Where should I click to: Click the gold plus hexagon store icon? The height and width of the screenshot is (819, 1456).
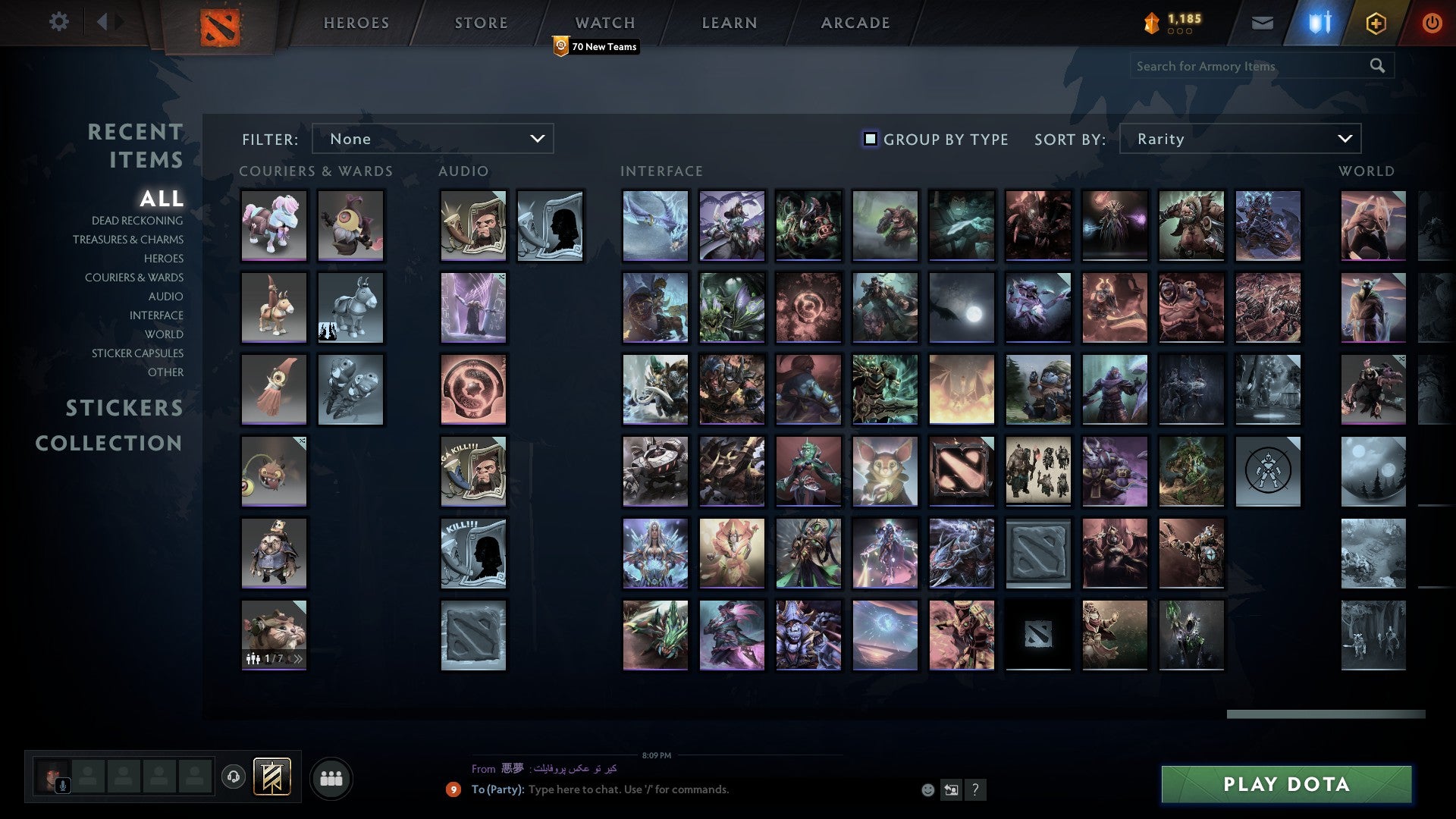[x=1377, y=23]
